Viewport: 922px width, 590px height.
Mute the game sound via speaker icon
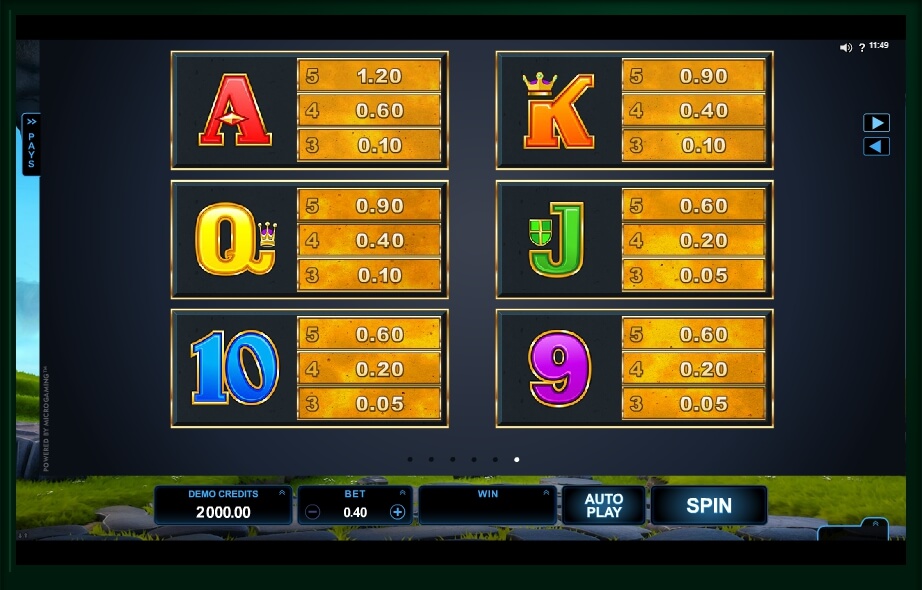coord(845,47)
